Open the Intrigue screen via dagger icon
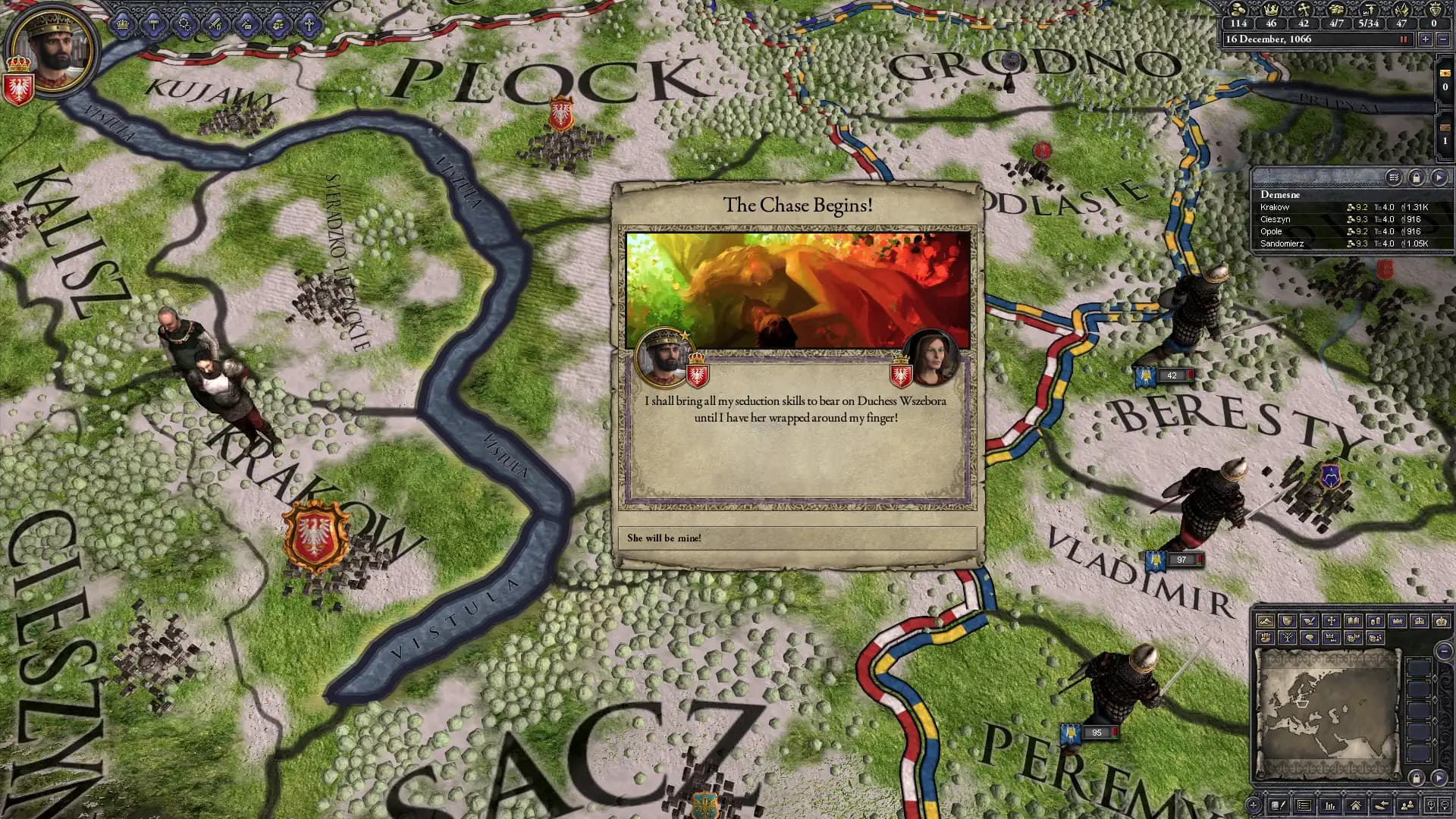This screenshot has width=1456, height=819. pos(246,23)
